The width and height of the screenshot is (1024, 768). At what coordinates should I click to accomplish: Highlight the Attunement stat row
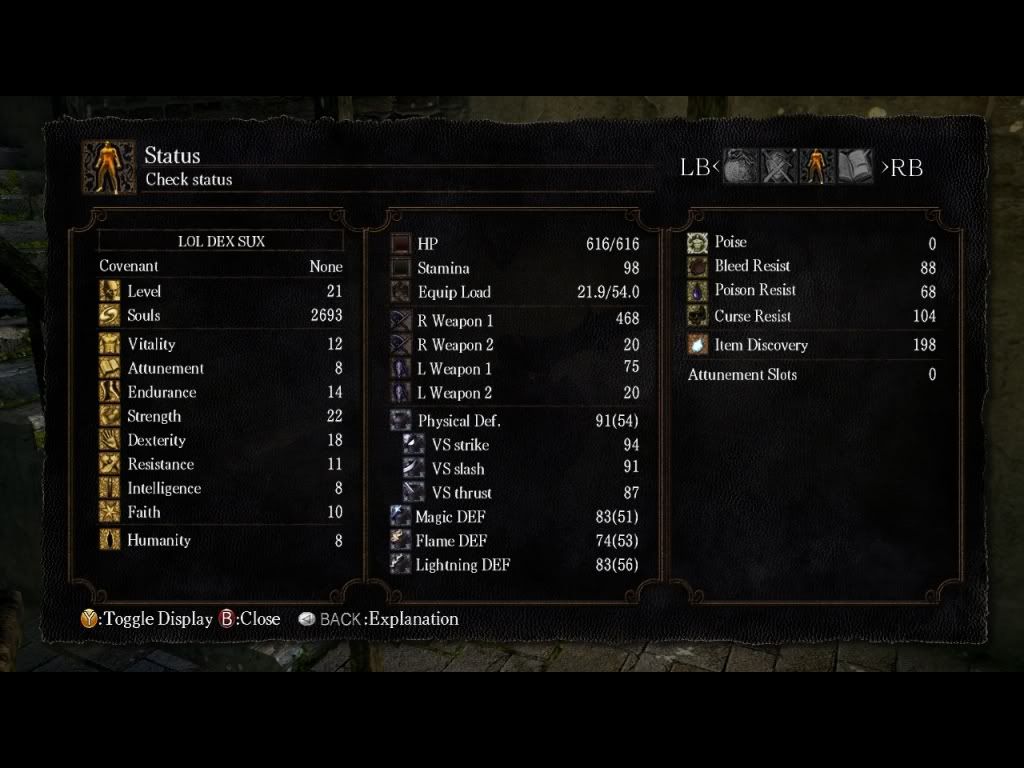(221, 368)
